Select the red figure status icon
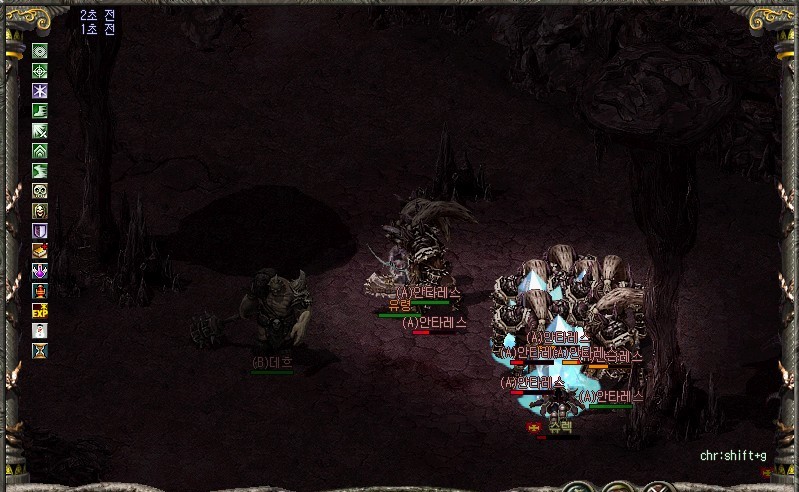The width and height of the screenshot is (799, 492). tap(40, 291)
